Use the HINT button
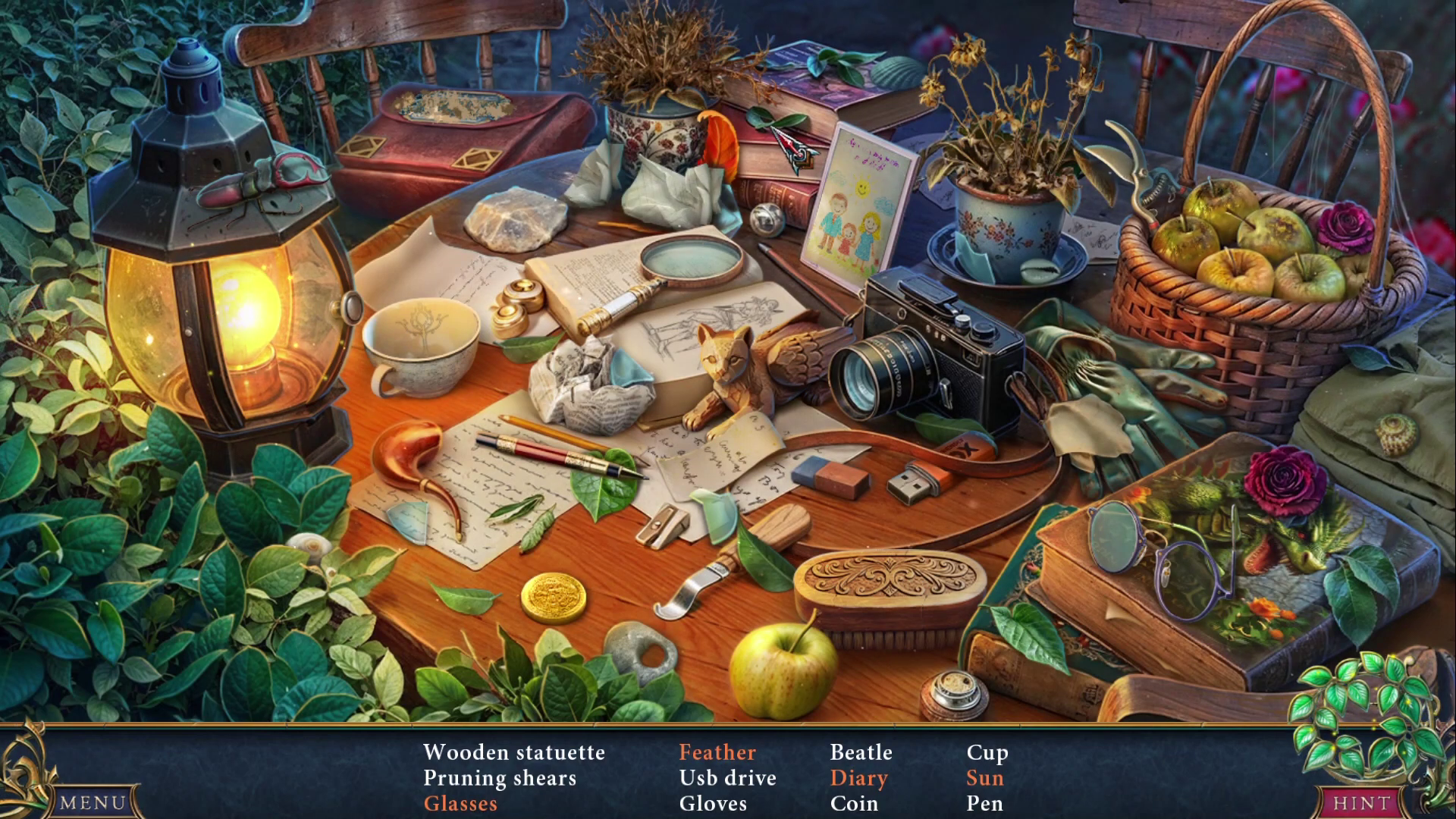This screenshot has height=819, width=1456. (x=1362, y=802)
